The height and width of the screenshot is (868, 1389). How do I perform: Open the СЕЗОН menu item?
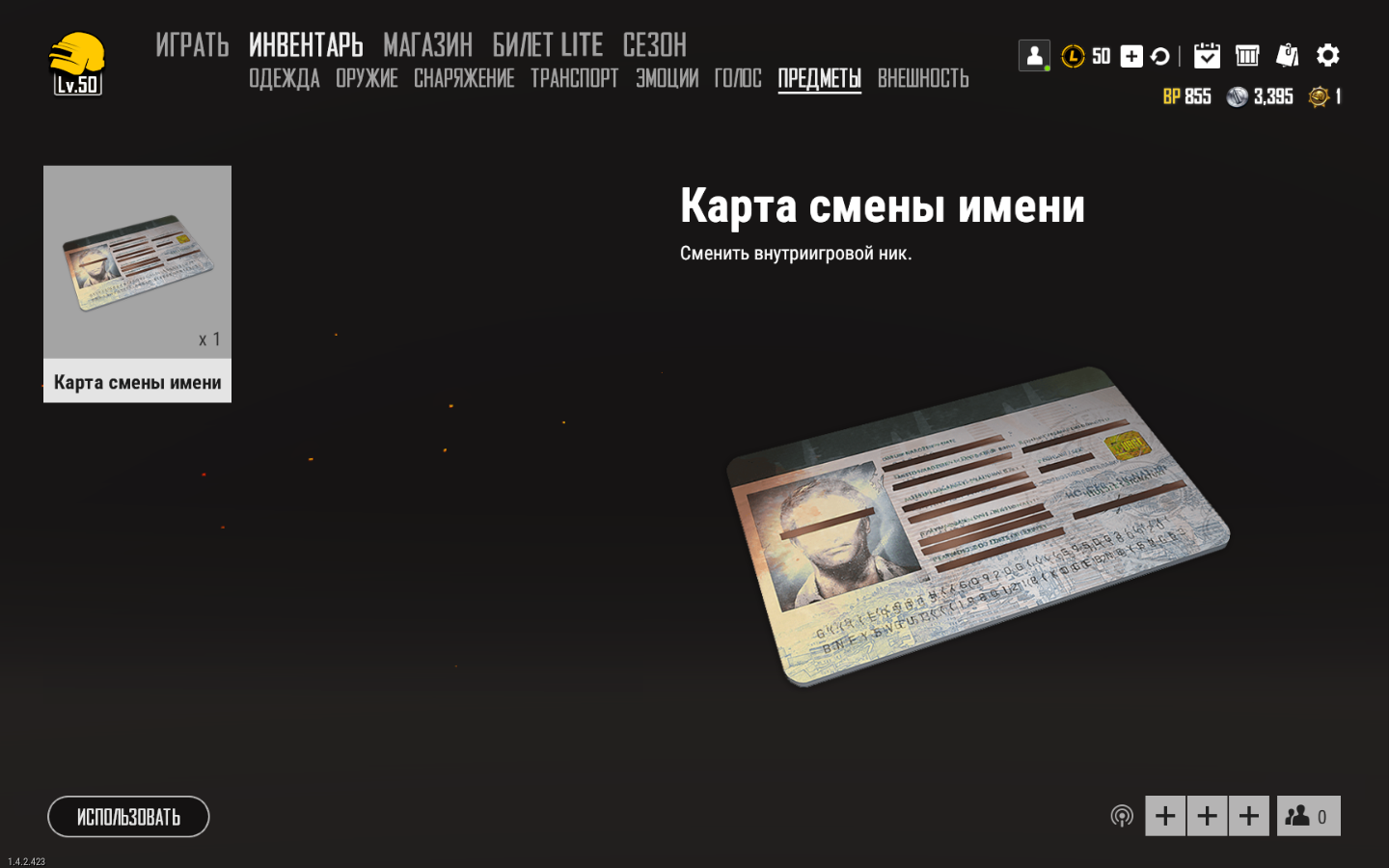pyautogui.click(x=654, y=44)
